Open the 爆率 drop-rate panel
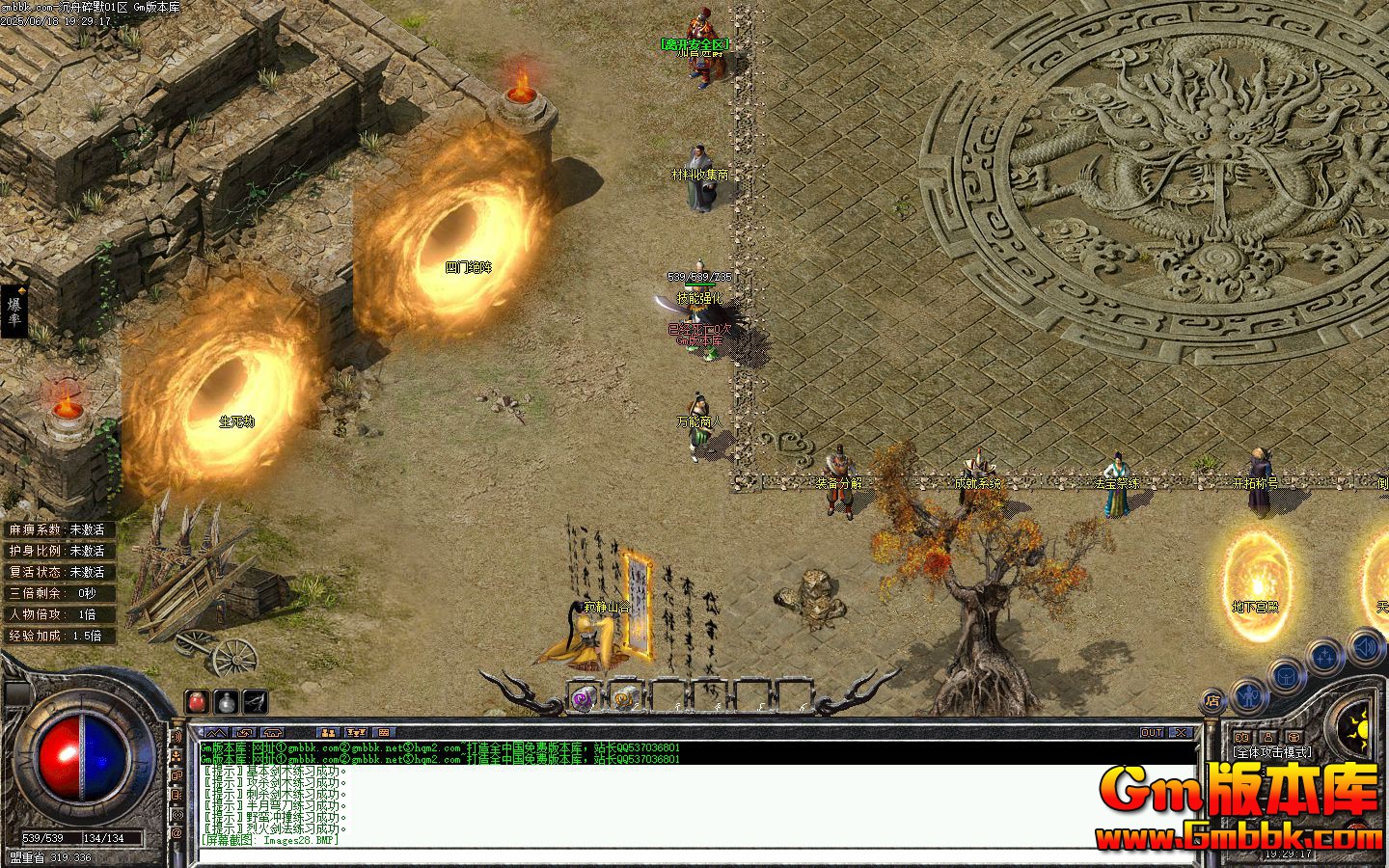The height and width of the screenshot is (868, 1389). [x=15, y=311]
